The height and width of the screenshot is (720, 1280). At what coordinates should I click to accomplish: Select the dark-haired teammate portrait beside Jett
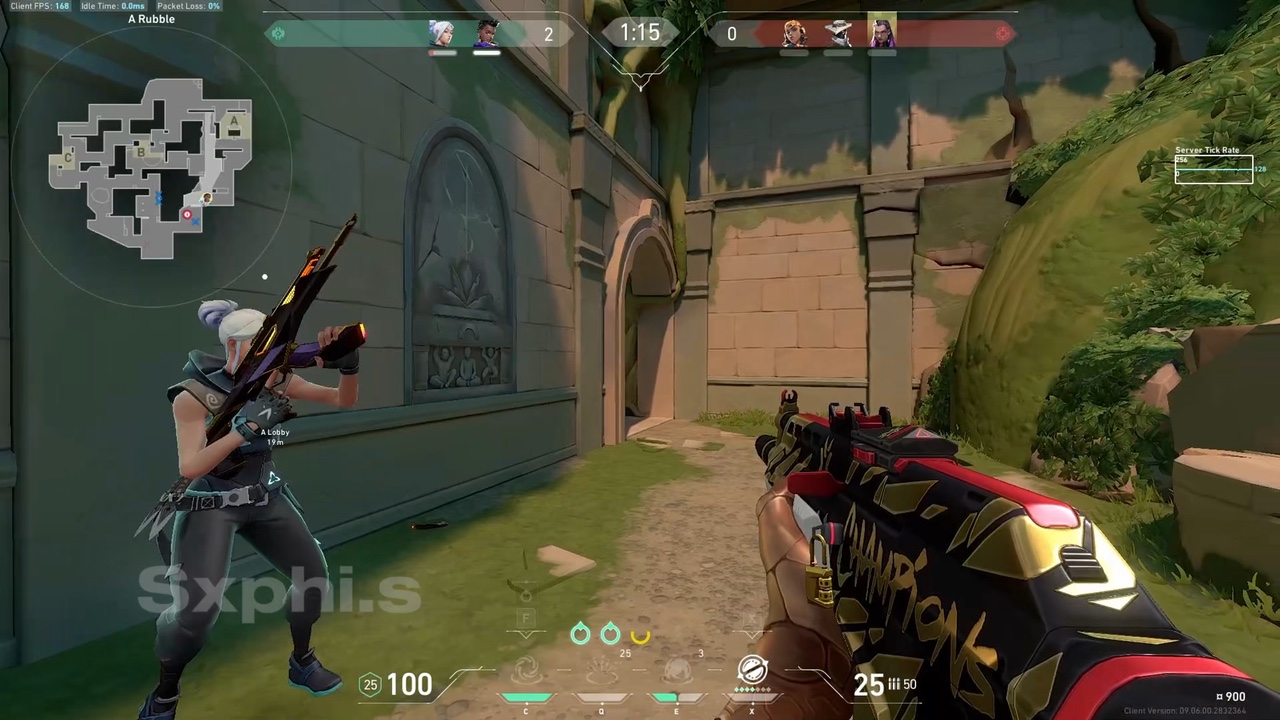486,33
